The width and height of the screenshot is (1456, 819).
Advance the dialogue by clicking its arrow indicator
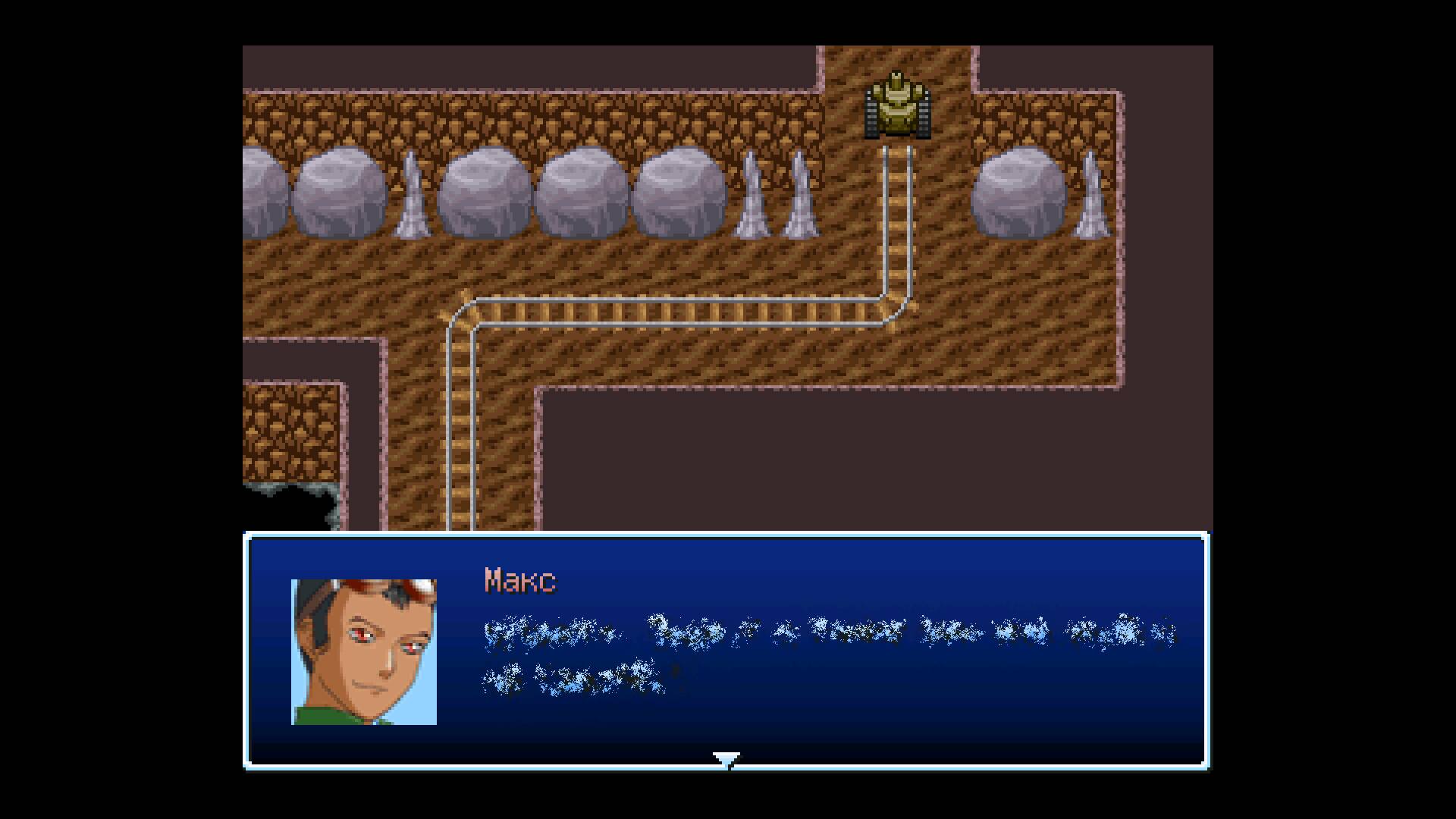(726, 758)
